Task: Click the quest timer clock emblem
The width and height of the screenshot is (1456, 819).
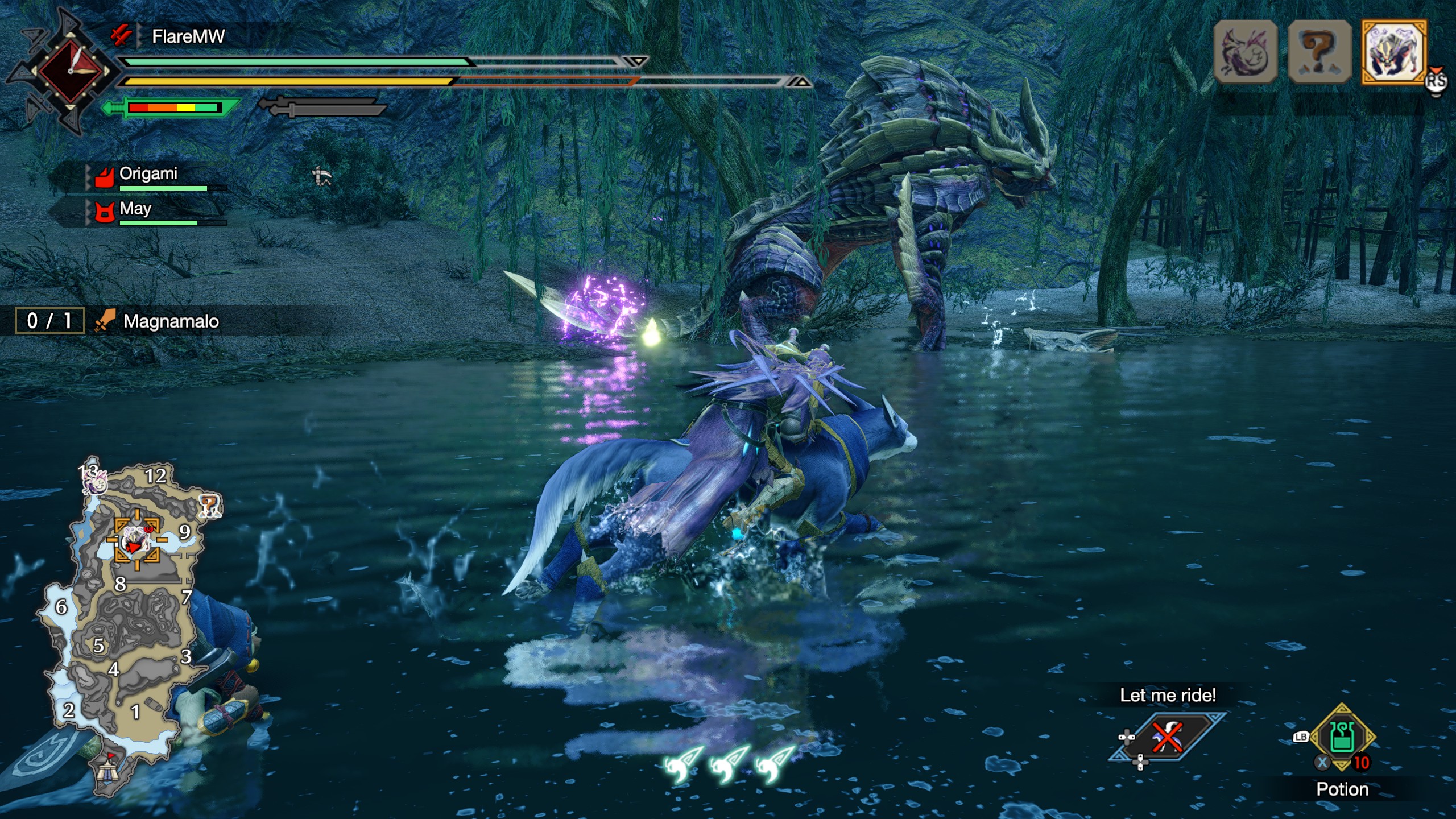Action: pos(71,71)
